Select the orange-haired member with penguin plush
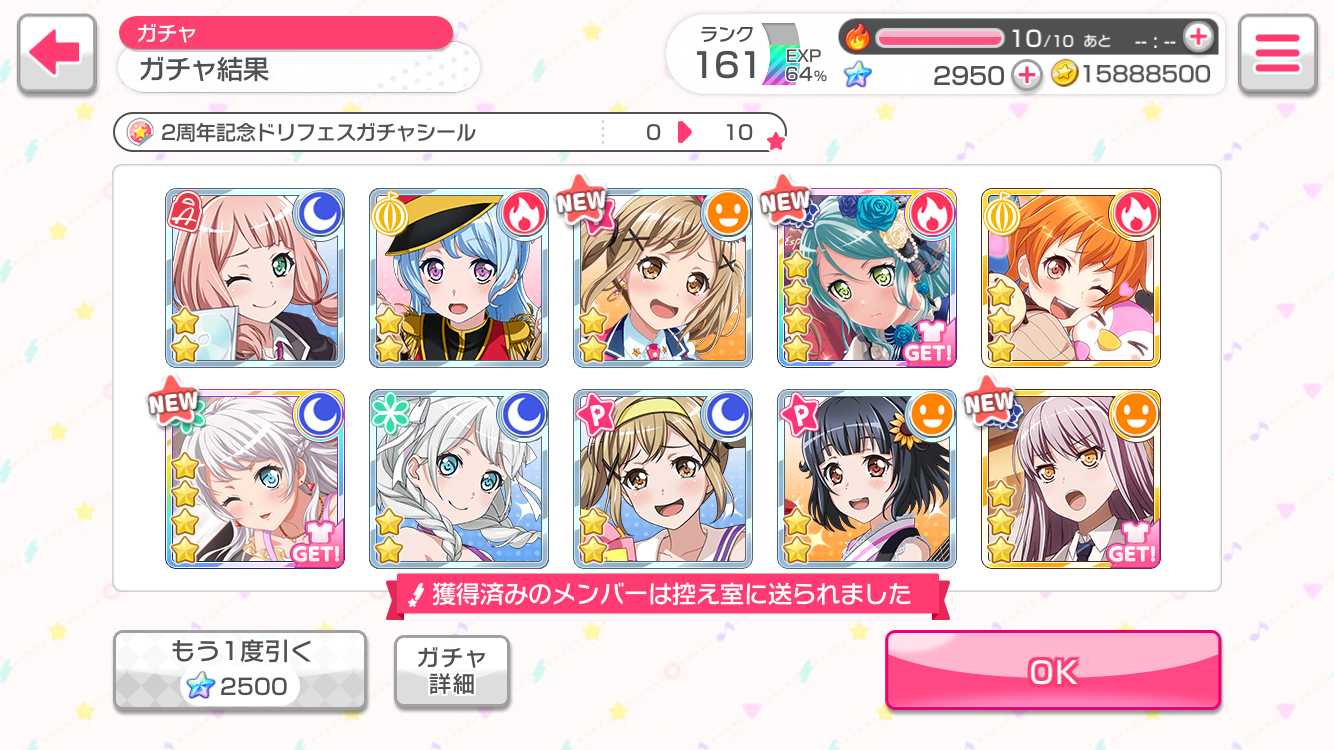 pyautogui.click(x=1071, y=277)
